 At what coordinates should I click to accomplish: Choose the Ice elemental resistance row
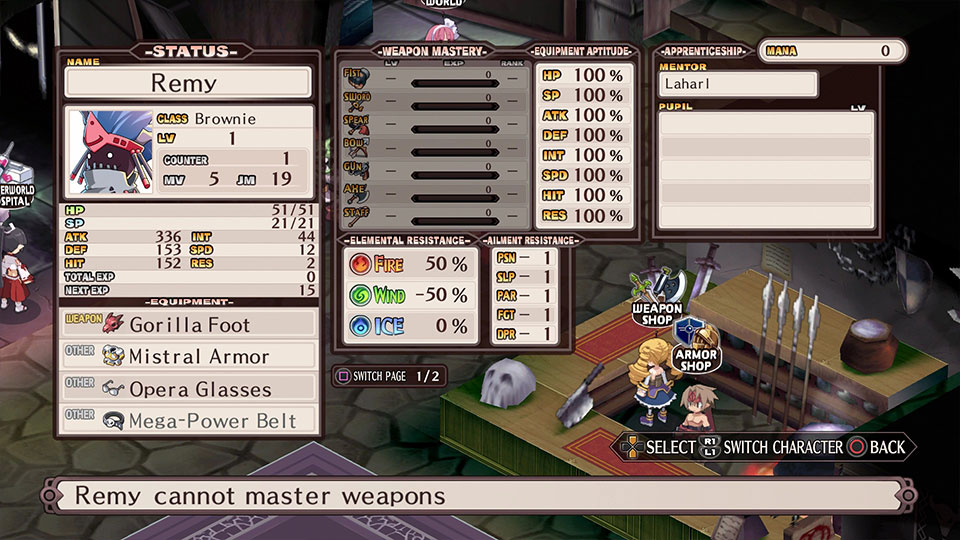(410, 326)
